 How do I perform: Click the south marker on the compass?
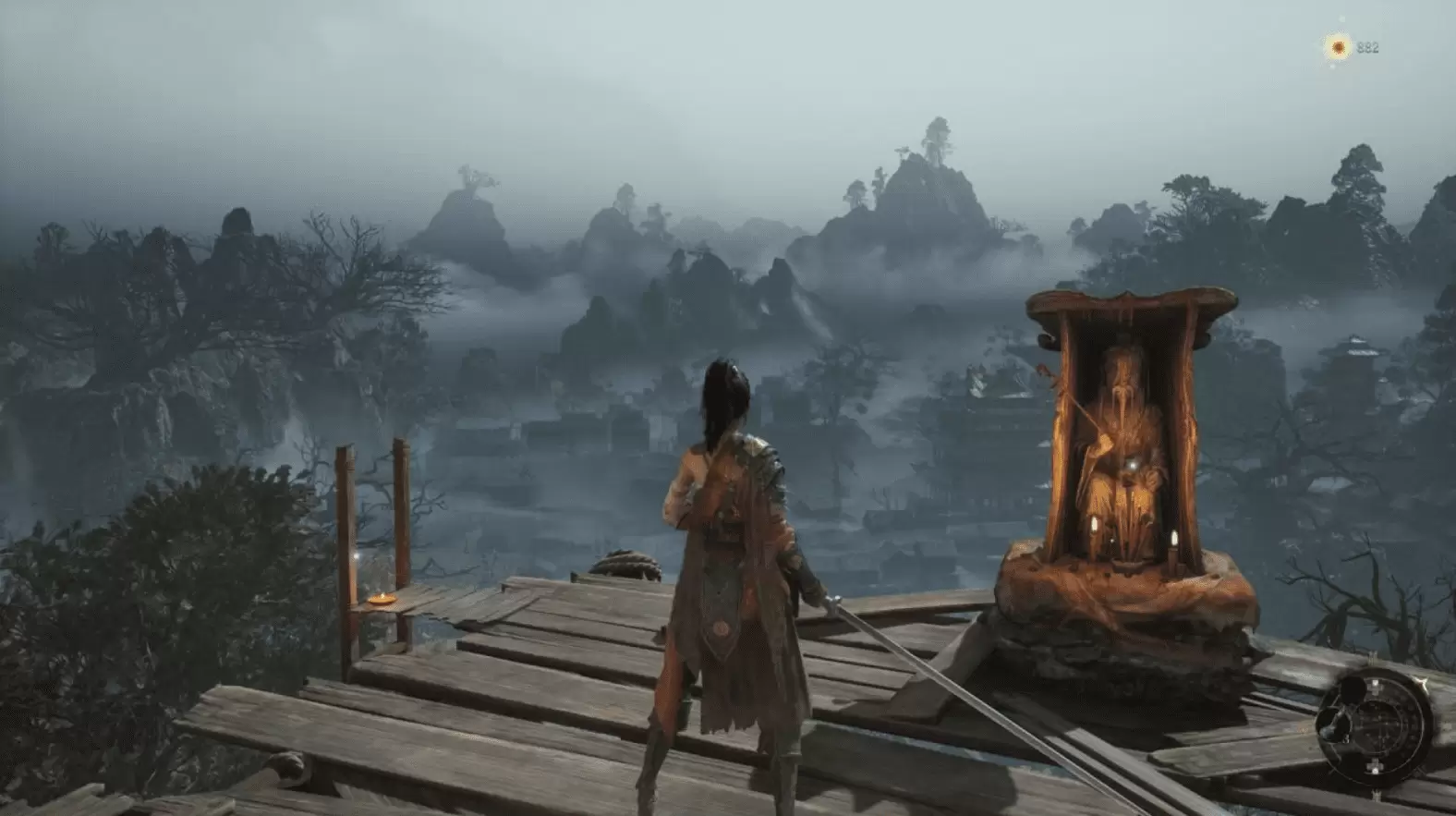point(1373,764)
